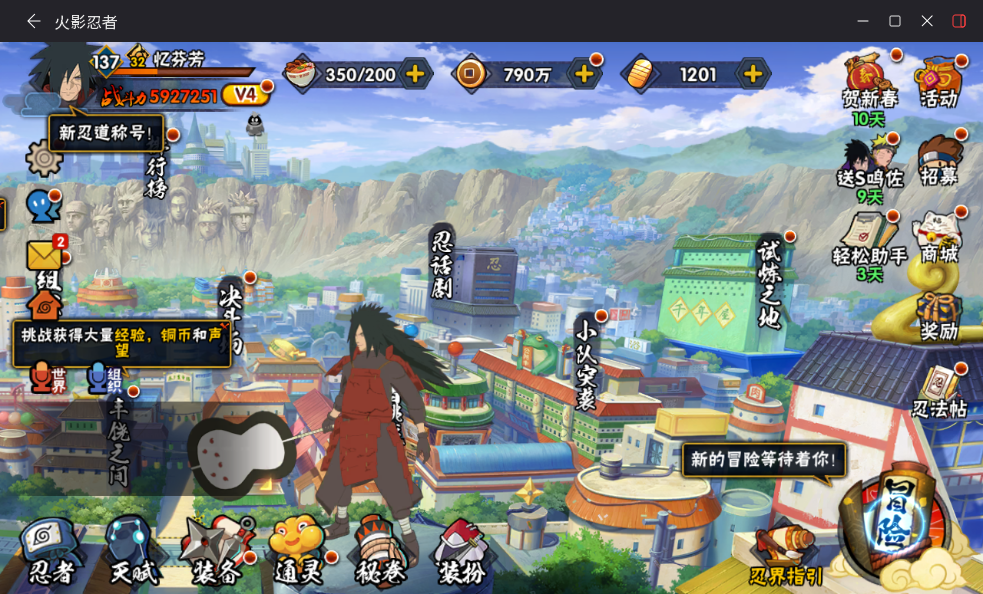
Task: Open the 忍法帖 ninja scroll pass
Action: pos(940,390)
